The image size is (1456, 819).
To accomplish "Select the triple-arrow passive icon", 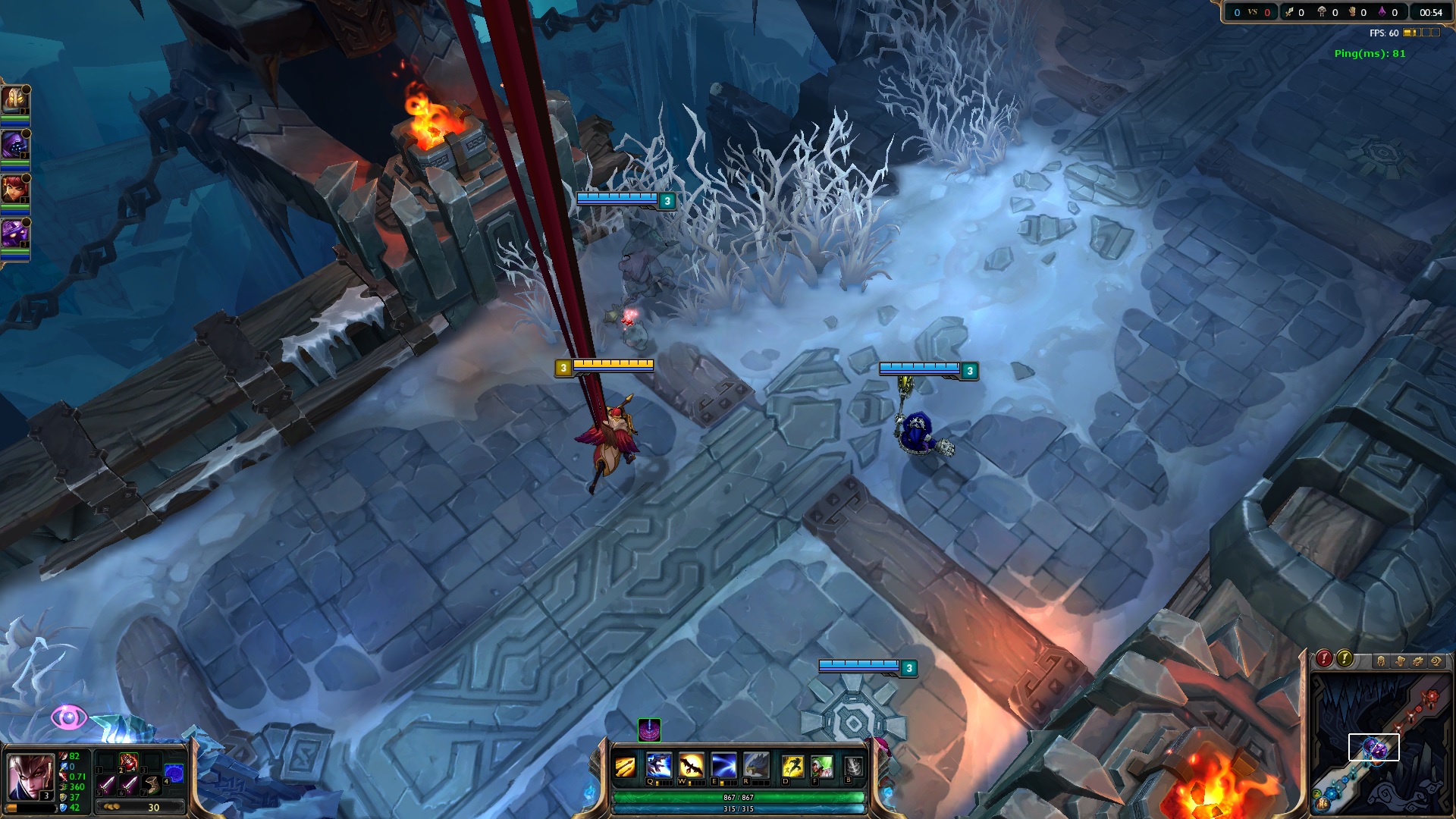I will click(625, 767).
